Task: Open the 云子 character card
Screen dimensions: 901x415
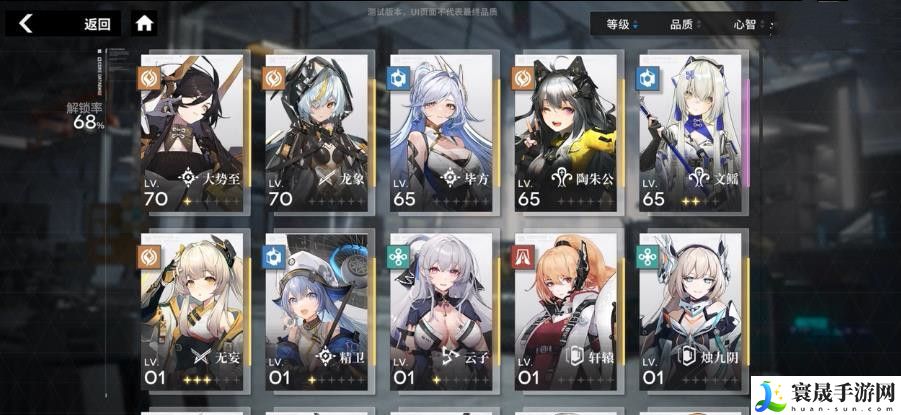Action: coord(442,314)
